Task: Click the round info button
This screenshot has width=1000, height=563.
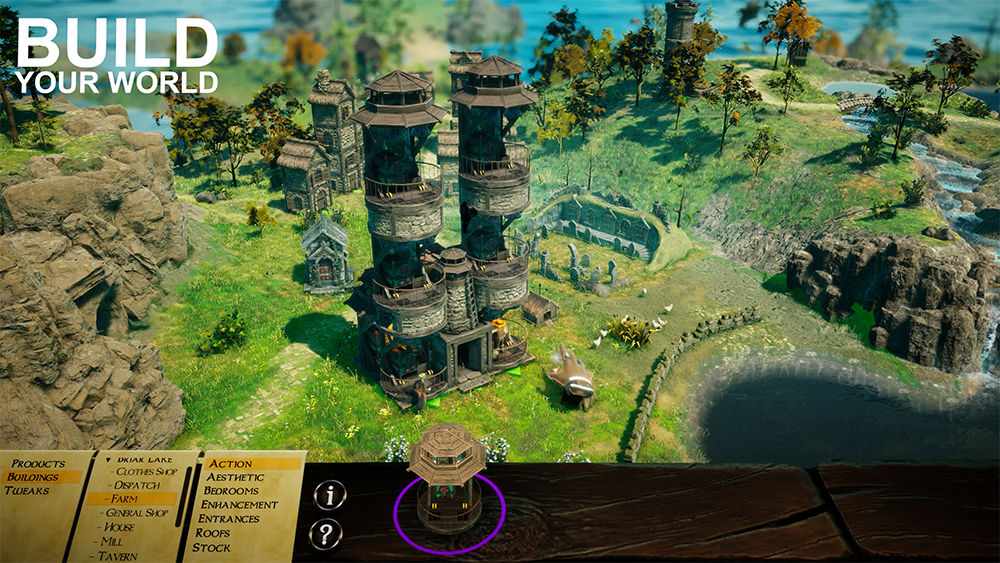Action: [328, 495]
